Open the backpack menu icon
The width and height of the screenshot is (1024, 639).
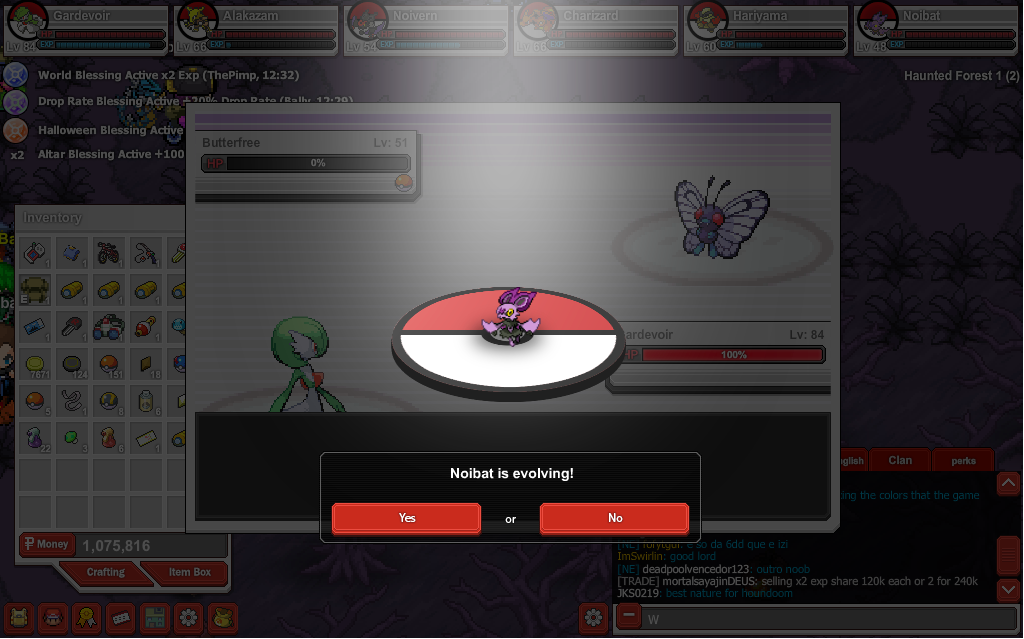pos(20,616)
